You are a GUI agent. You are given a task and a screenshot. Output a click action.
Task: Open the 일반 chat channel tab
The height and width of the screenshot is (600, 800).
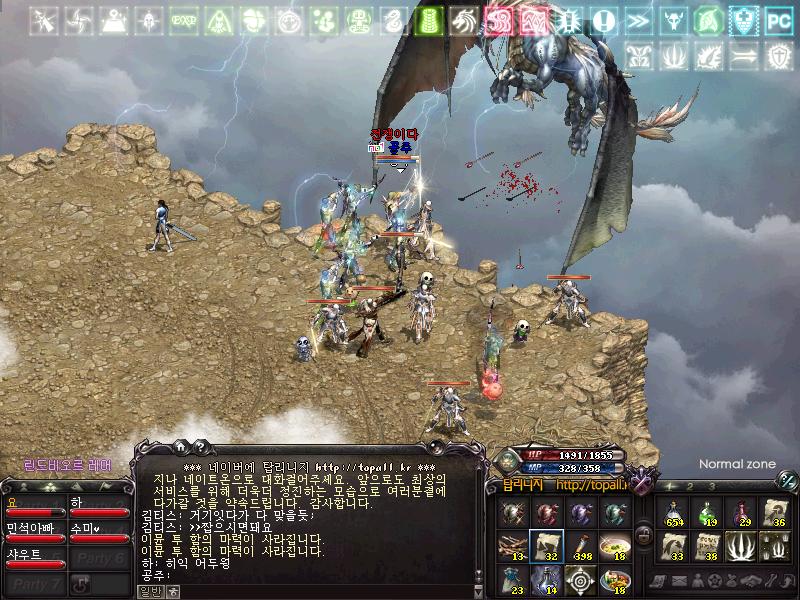(149, 591)
